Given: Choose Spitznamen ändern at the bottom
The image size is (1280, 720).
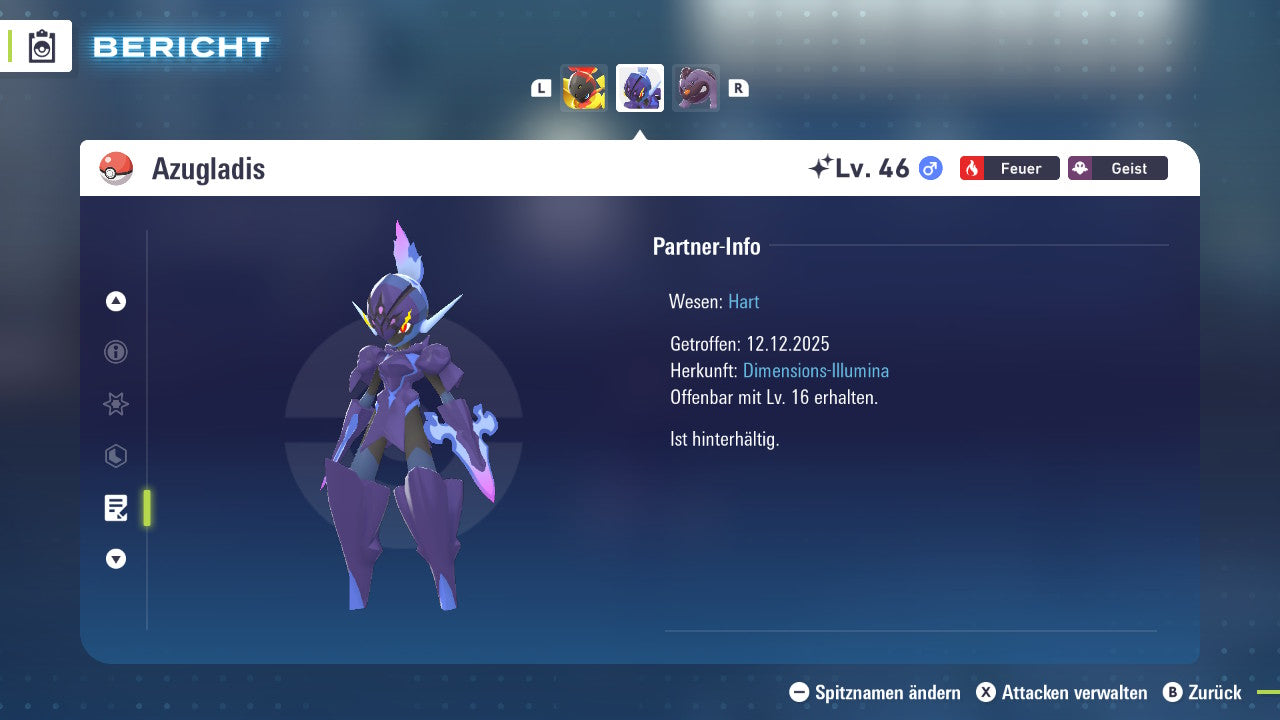Looking at the screenshot, I should [878, 692].
